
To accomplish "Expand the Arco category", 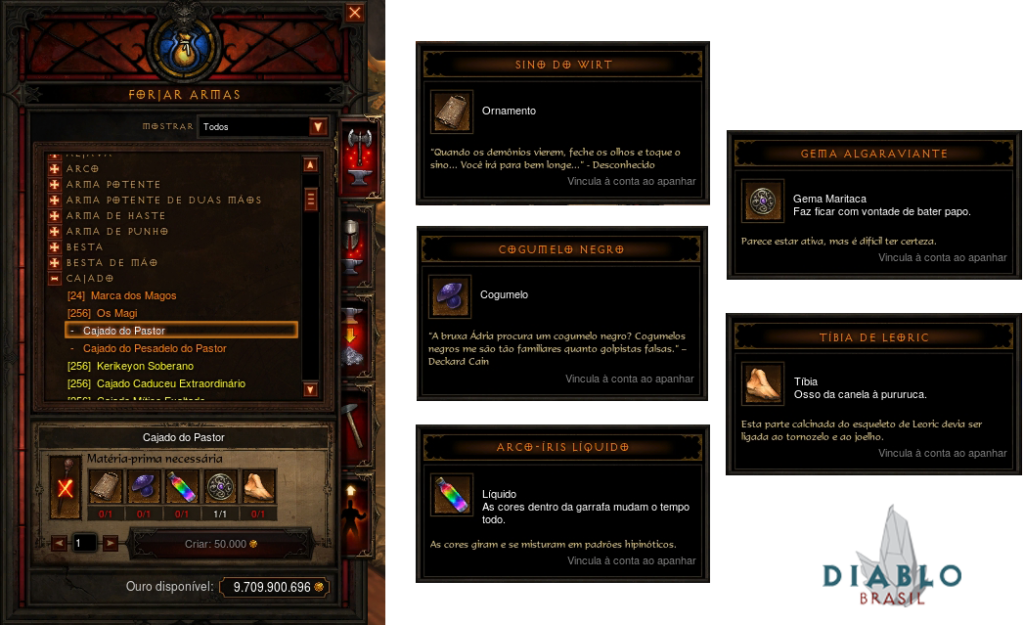I will click(55, 169).
